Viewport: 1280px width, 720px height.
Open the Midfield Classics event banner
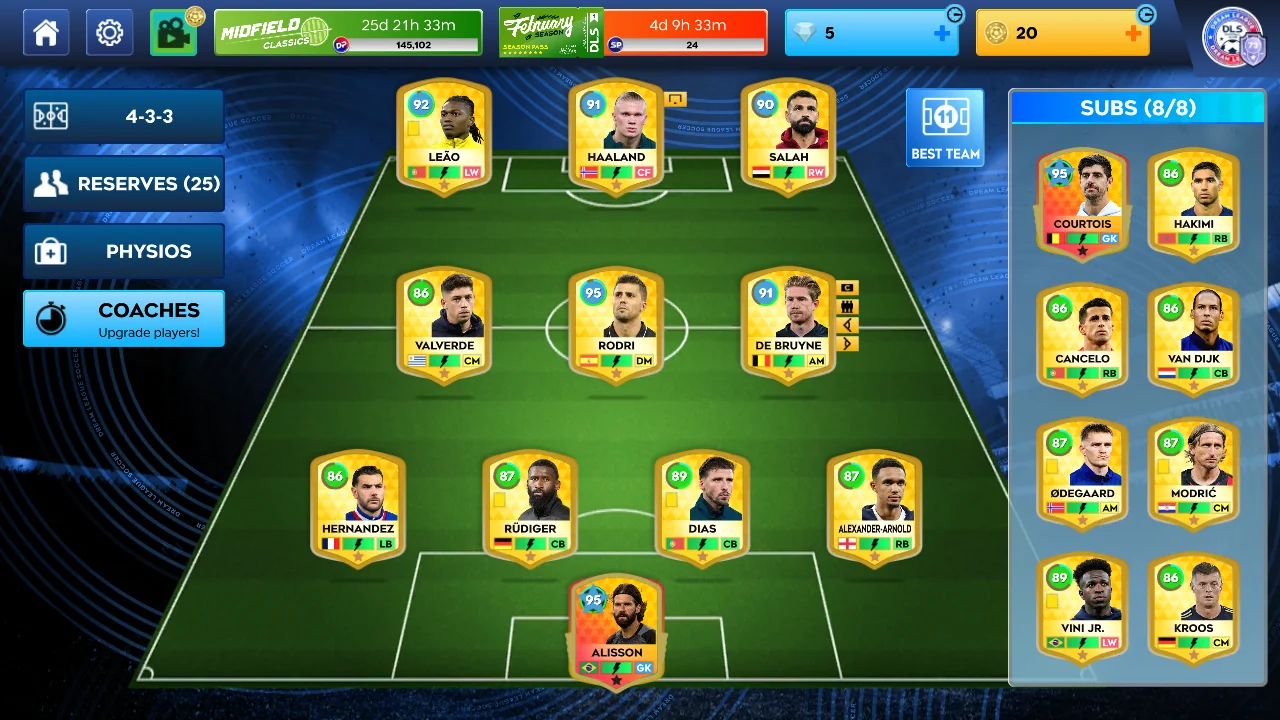pyautogui.click(x=348, y=33)
